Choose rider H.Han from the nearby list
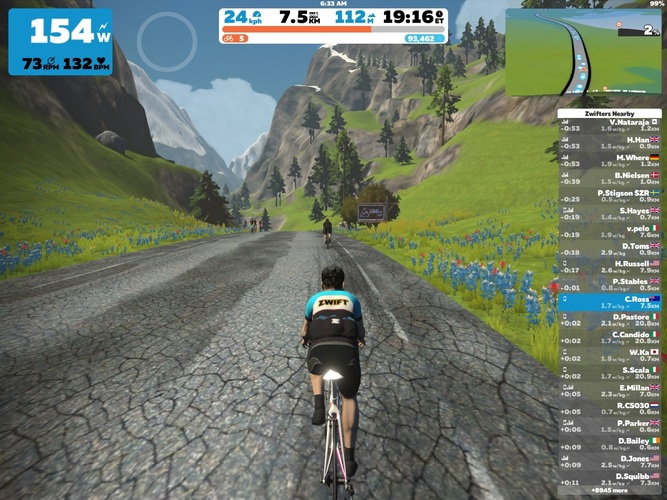Screen dimensions: 667x500 point(611,142)
